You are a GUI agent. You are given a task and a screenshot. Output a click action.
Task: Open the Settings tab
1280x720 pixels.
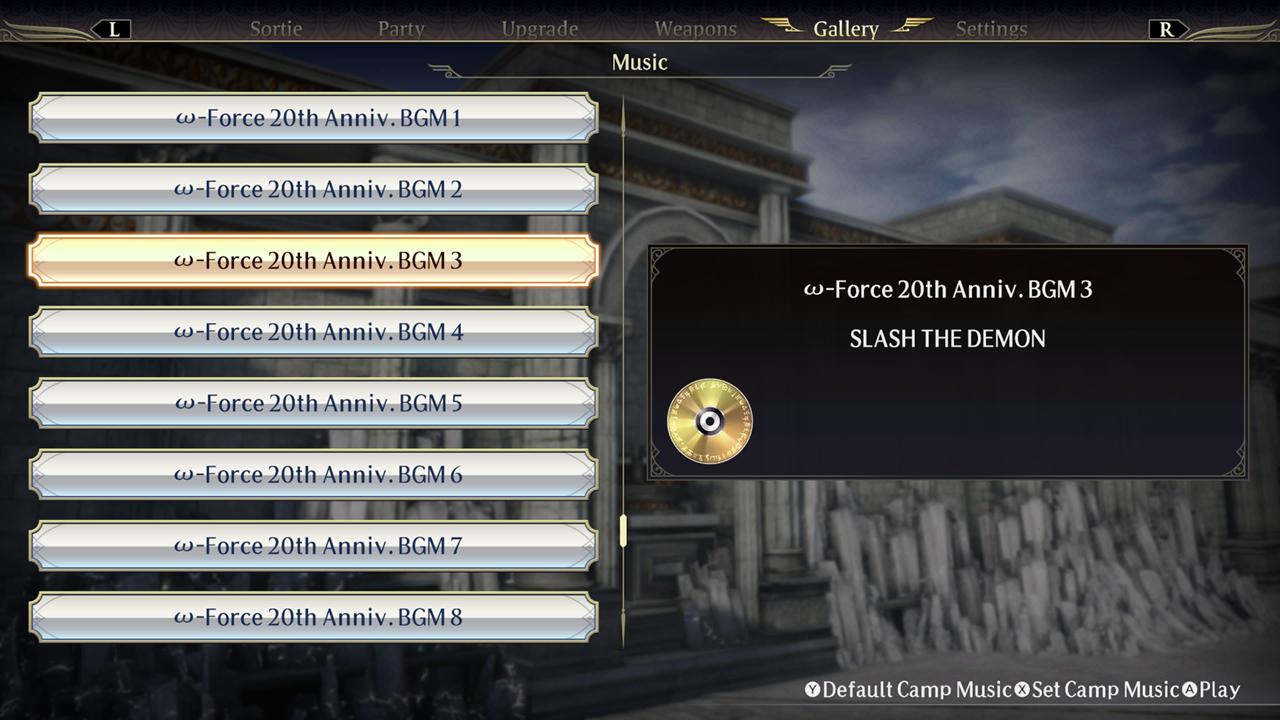tap(991, 28)
